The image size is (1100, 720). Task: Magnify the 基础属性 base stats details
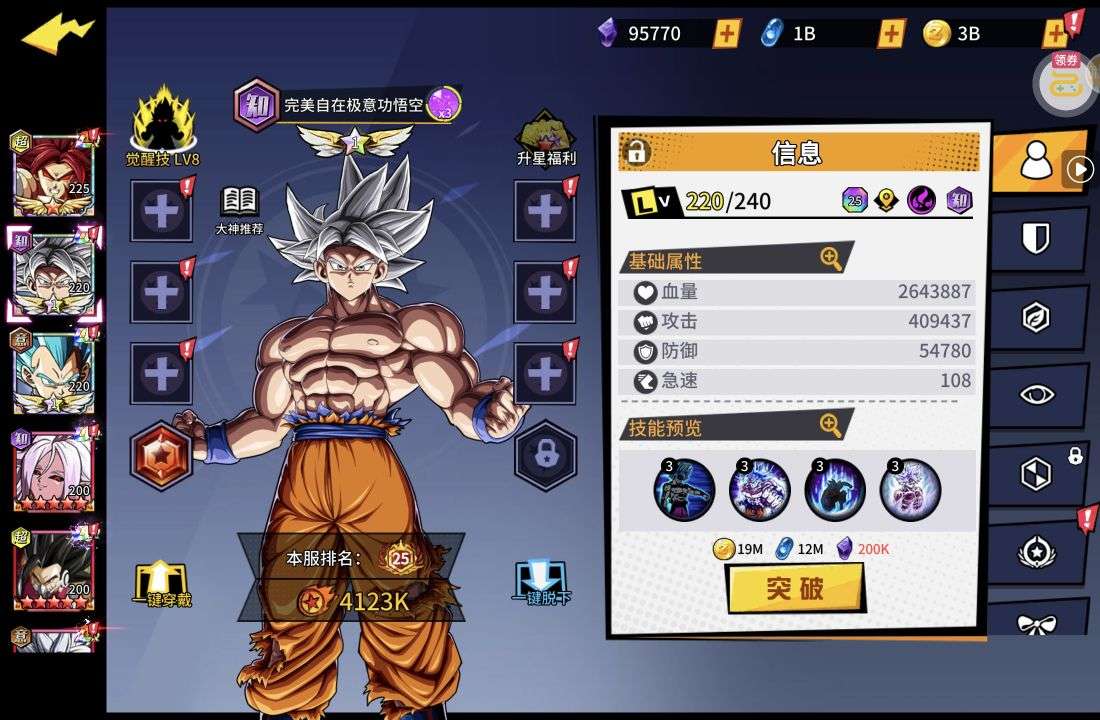coord(831,259)
